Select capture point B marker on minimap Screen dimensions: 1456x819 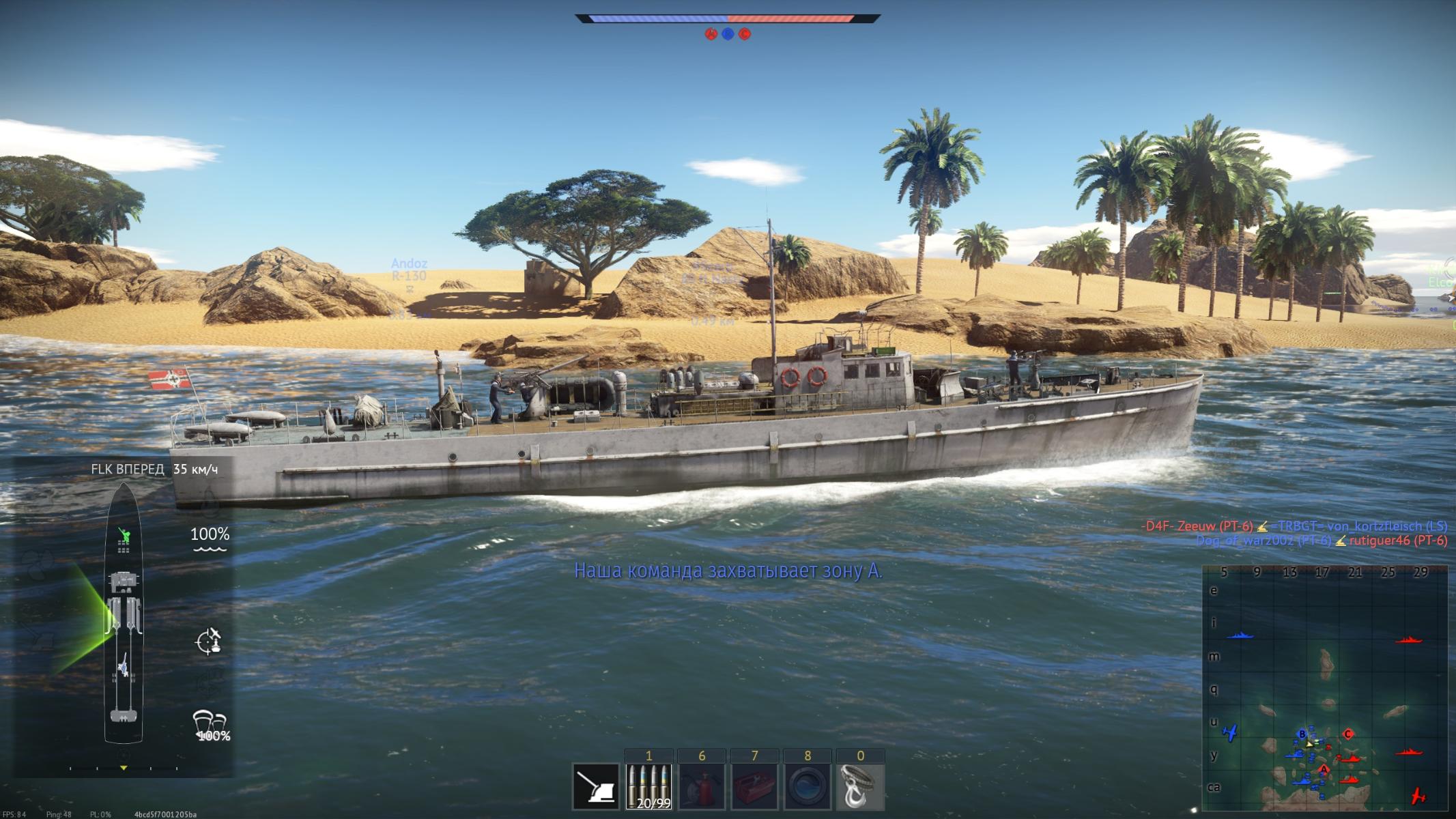(x=1302, y=734)
